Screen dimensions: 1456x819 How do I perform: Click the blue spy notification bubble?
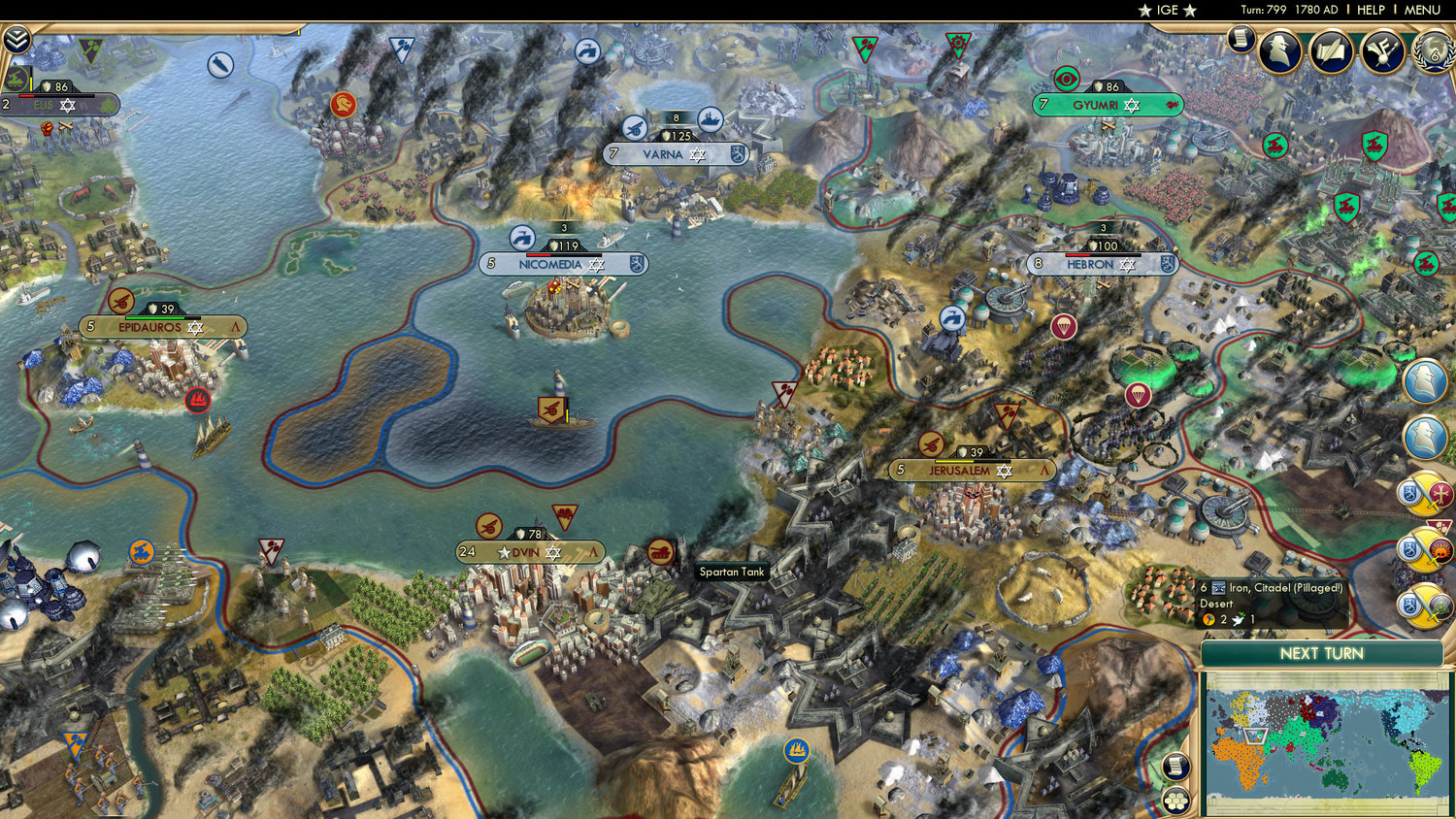click(x=1421, y=381)
